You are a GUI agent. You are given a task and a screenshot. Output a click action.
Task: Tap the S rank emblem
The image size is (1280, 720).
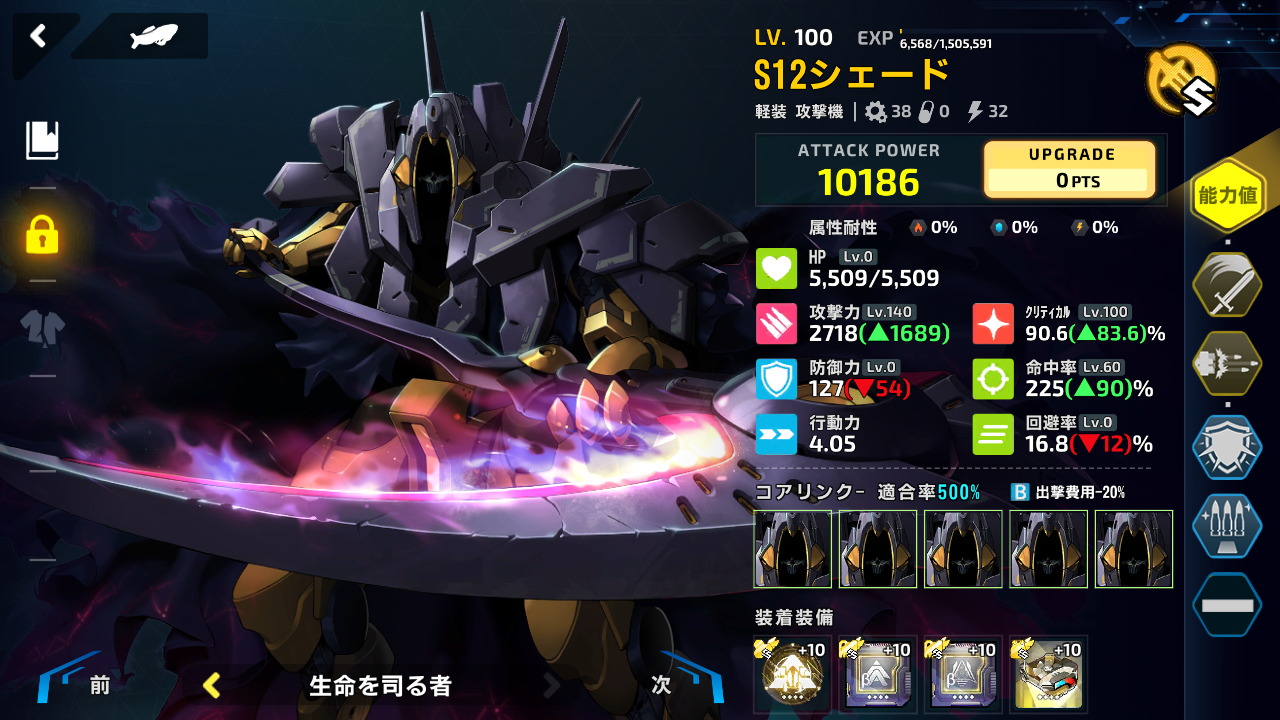pyautogui.click(x=1184, y=81)
